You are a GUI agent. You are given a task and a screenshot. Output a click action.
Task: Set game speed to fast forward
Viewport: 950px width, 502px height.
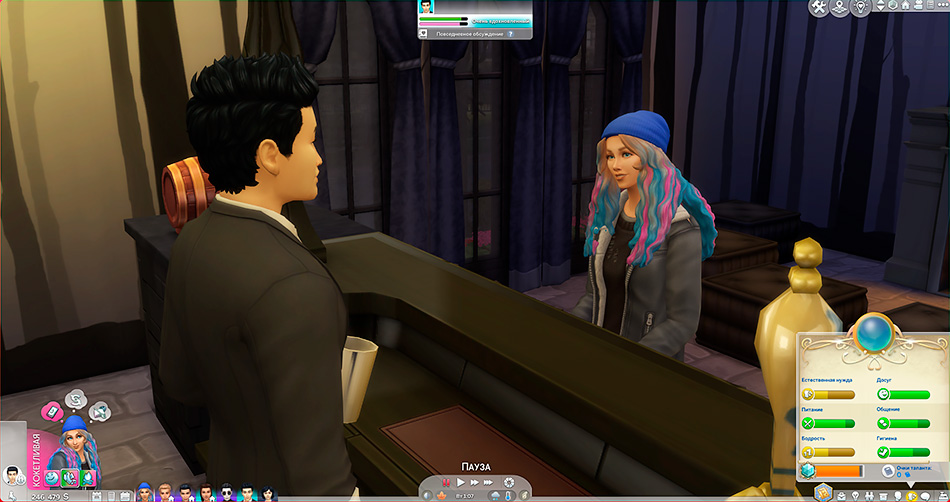tap(474, 482)
